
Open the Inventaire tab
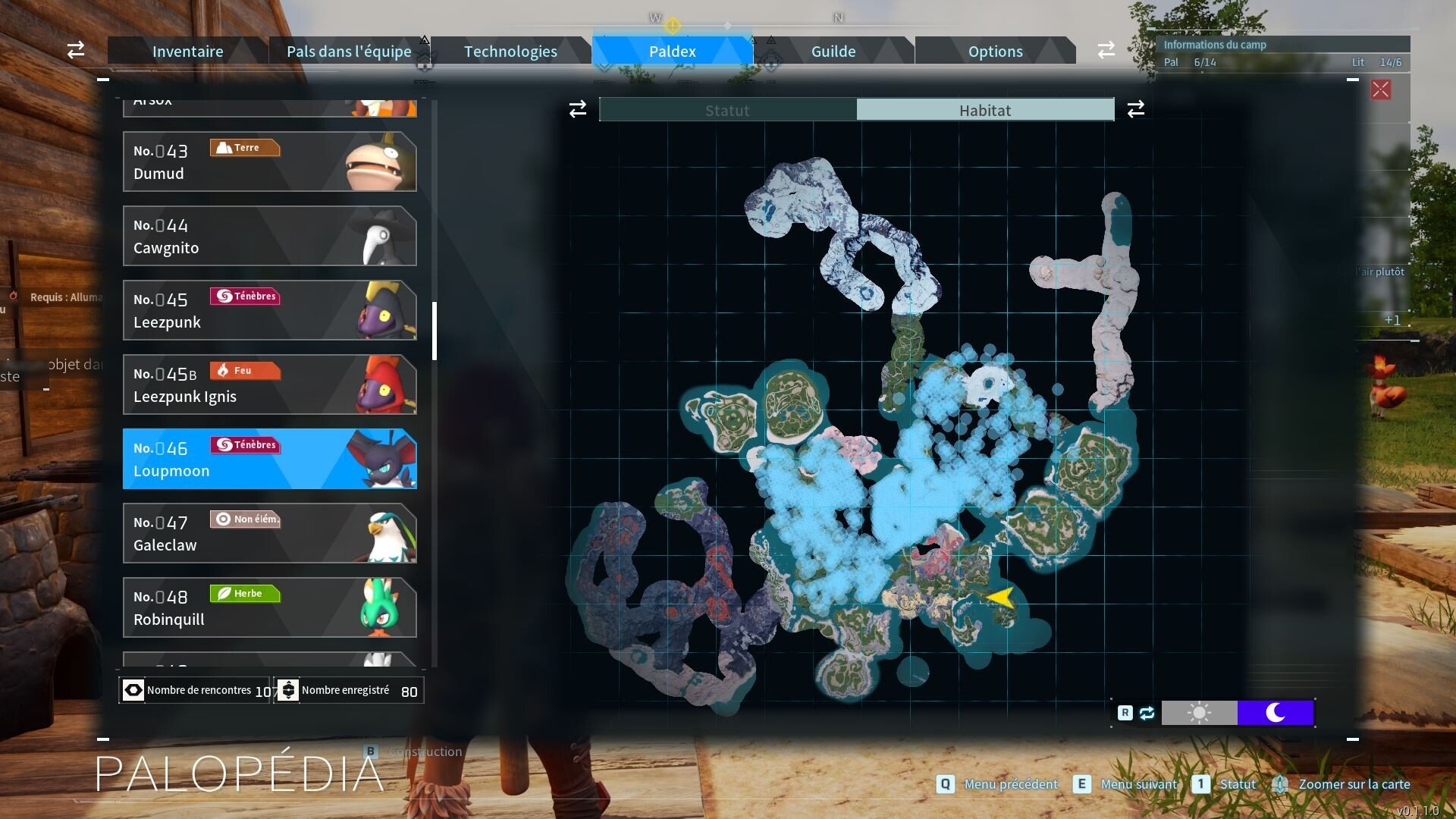point(187,52)
